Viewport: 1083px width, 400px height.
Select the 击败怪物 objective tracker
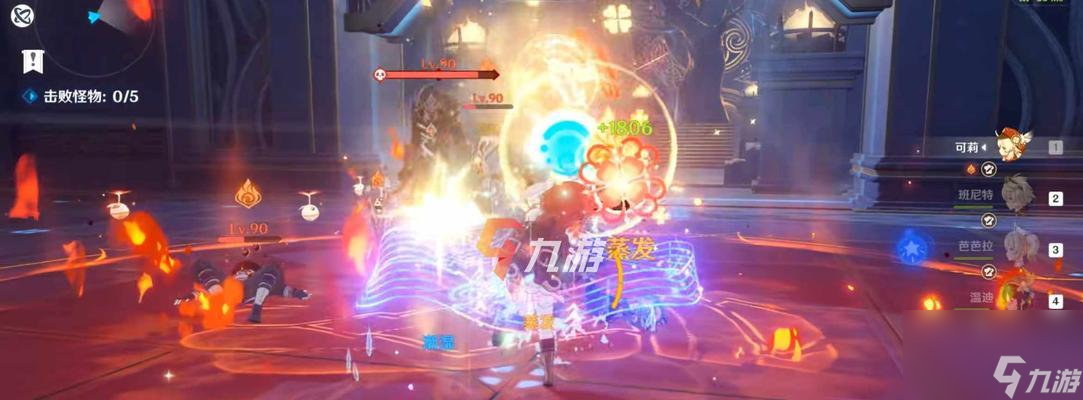[82, 97]
